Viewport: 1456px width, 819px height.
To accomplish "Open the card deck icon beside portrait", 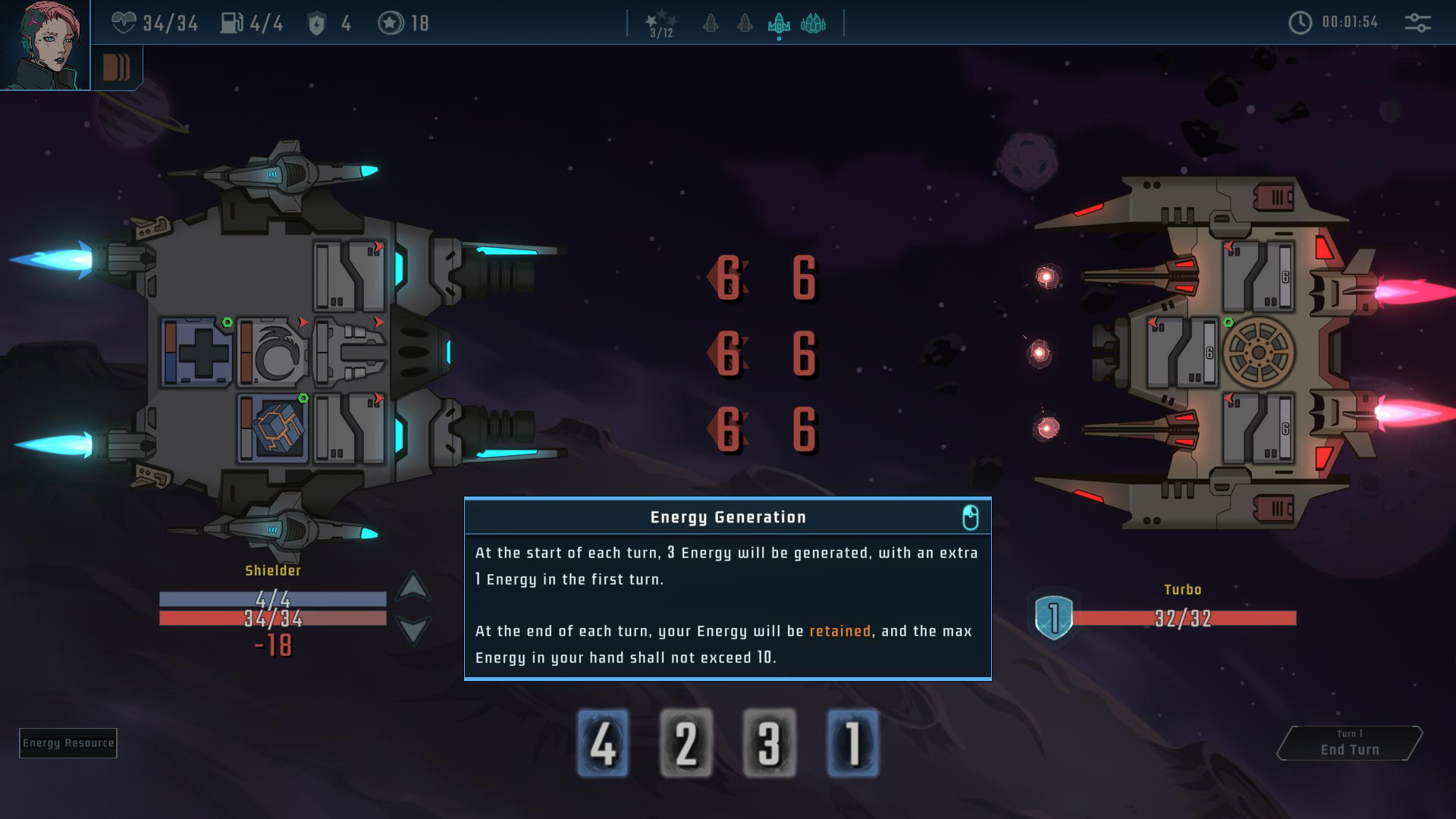I will coord(116,68).
